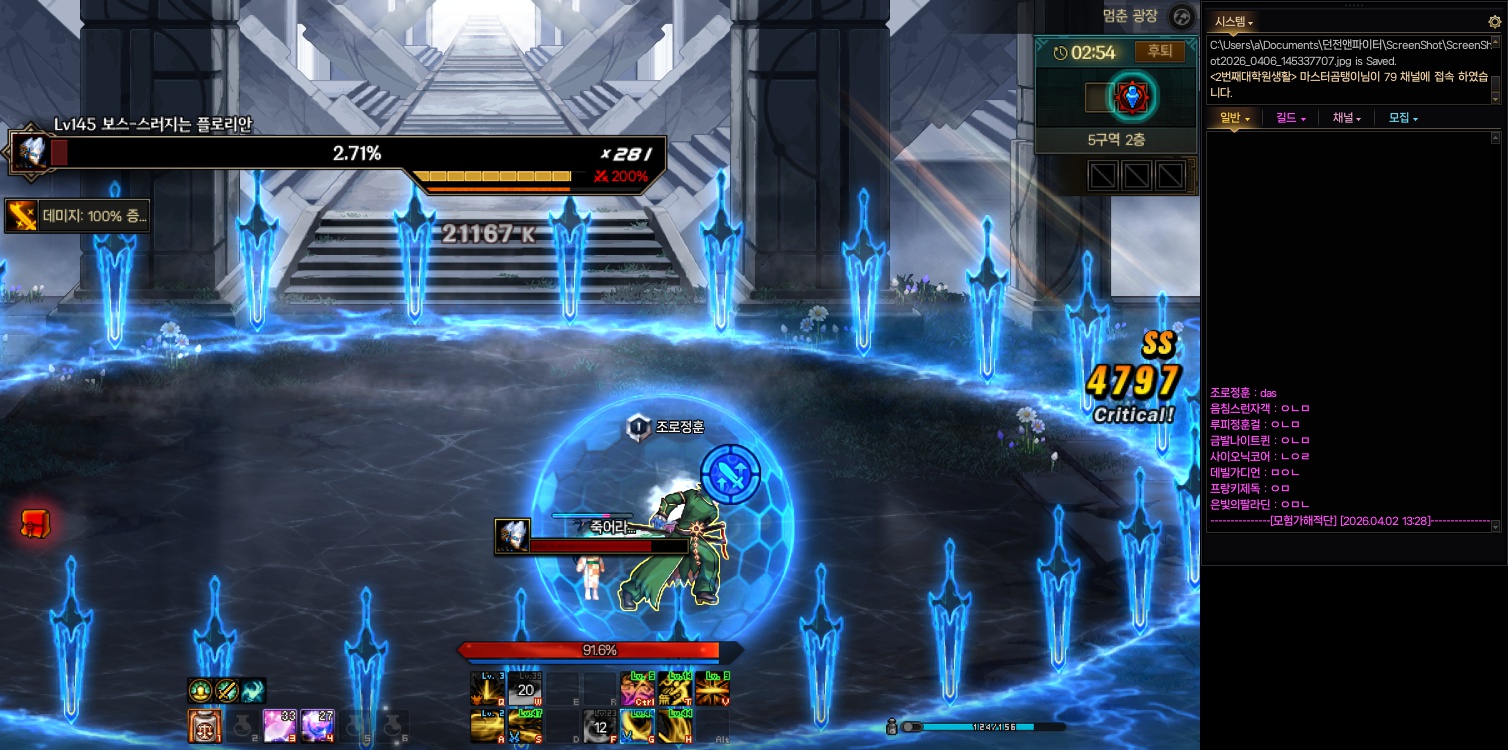Image resolution: width=1508 pixels, height=750 pixels.
Task: Select the dungeon room marker on minimap
Action: point(1133,97)
